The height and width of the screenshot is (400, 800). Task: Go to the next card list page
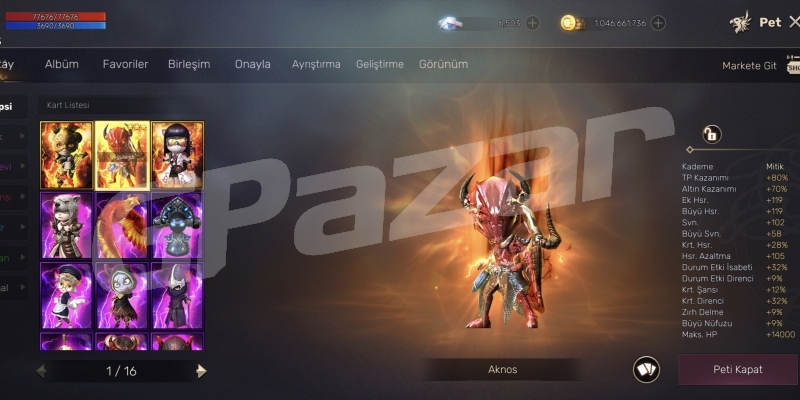(202, 371)
